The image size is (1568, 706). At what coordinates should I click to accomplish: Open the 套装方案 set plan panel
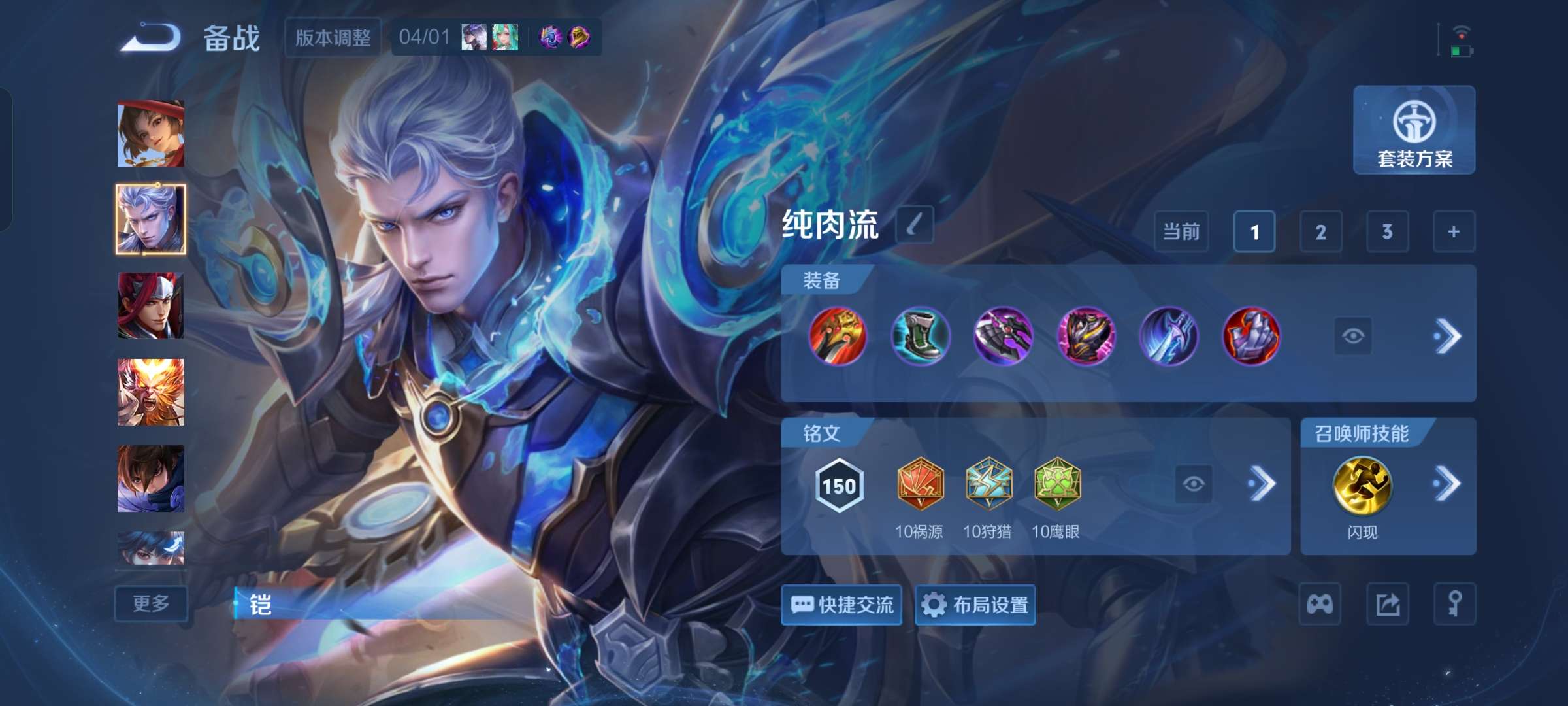tap(1414, 130)
